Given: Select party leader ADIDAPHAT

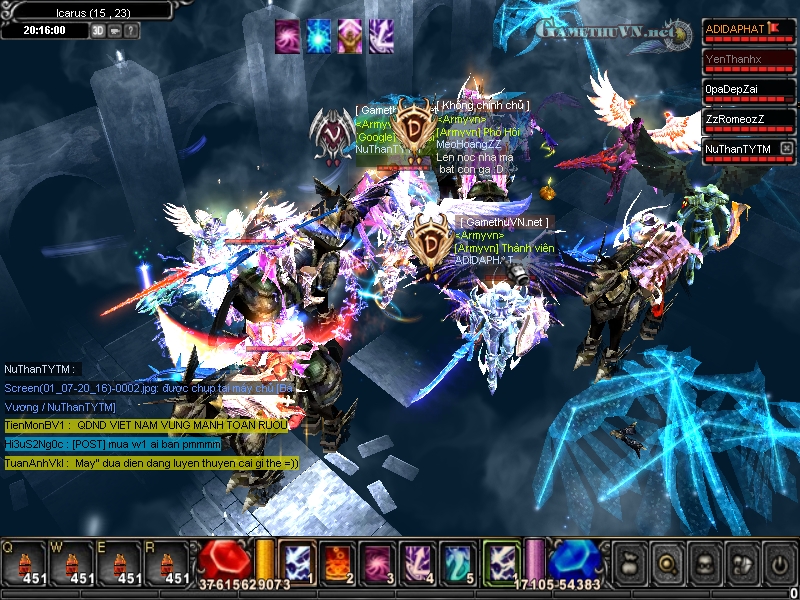Looking at the screenshot, I should (x=742, y=29).
